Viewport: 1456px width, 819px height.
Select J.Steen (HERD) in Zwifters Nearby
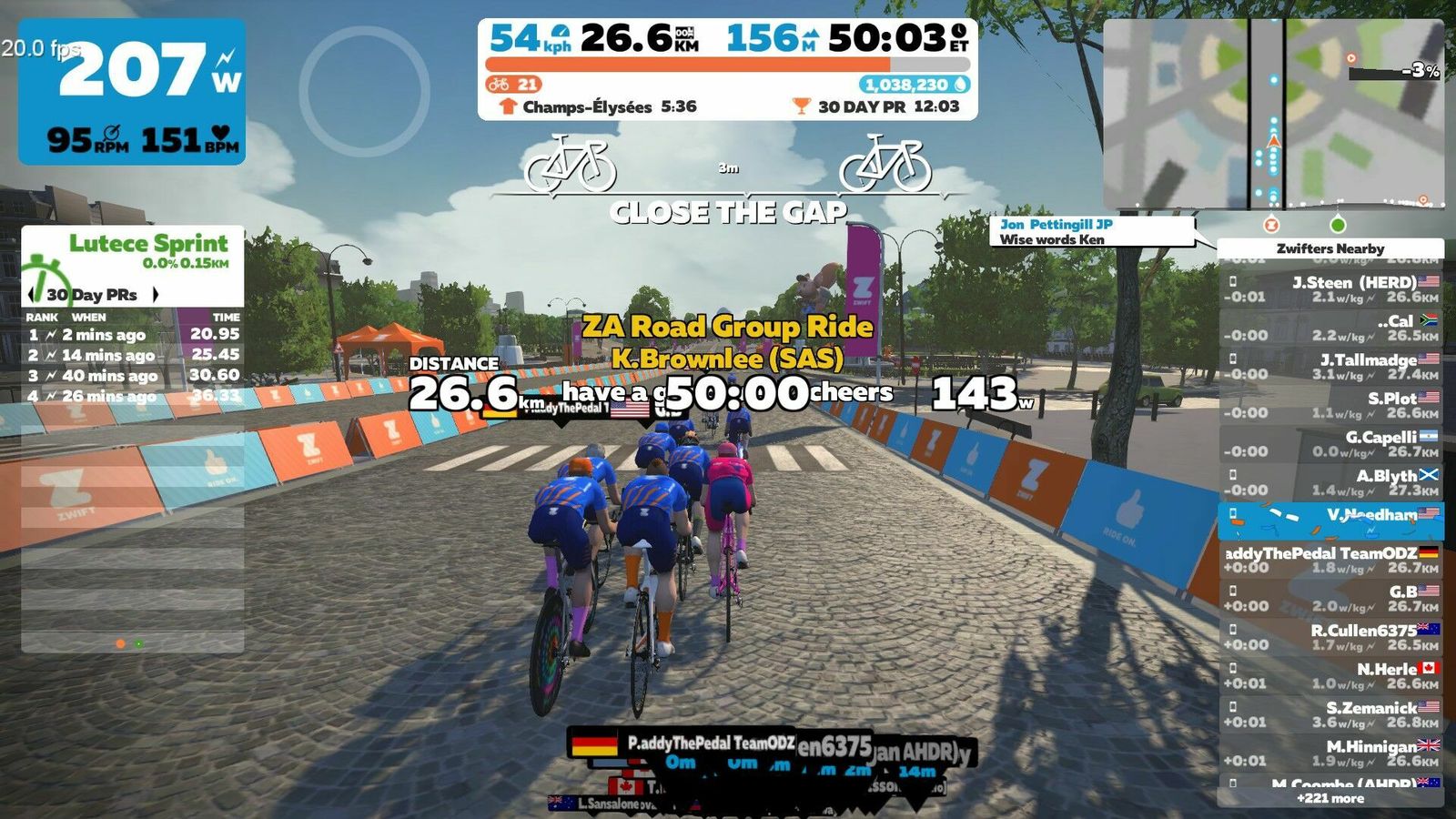tap(1330, 289)
